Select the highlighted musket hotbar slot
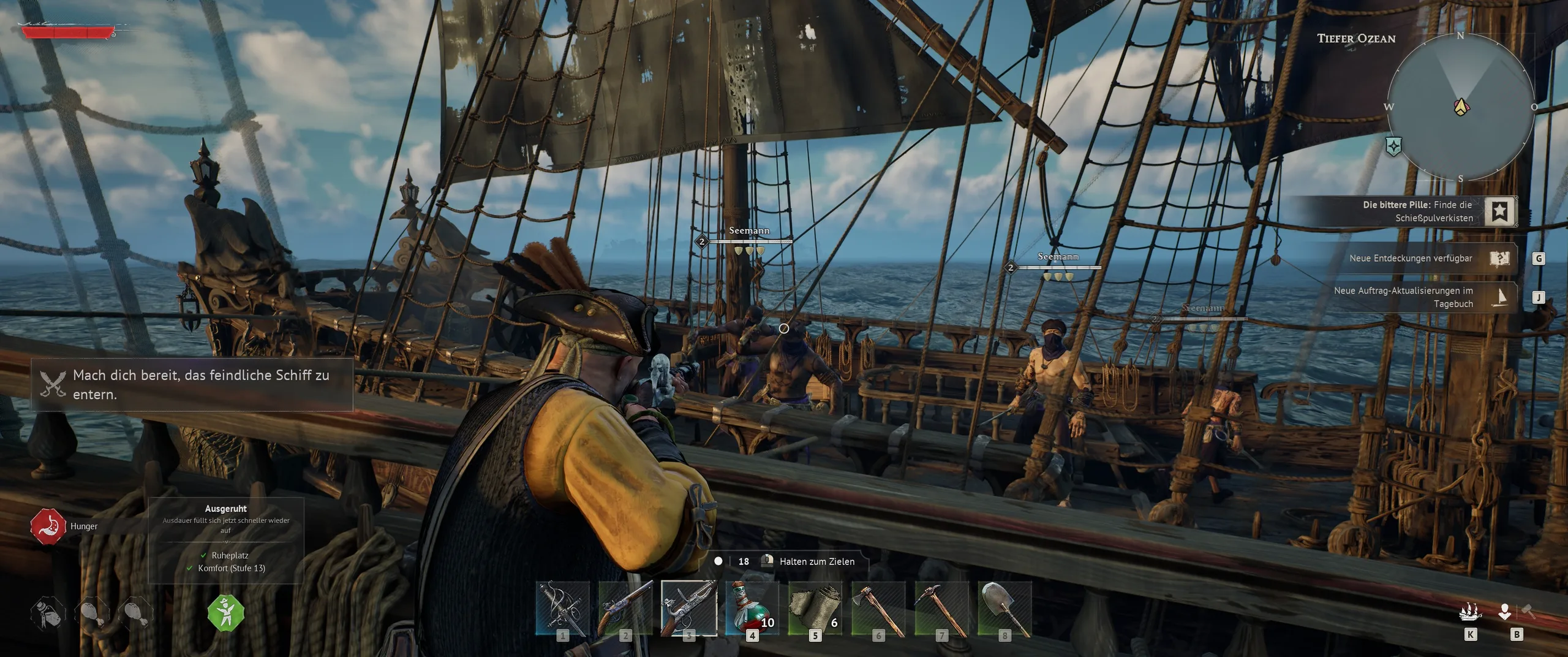 click(x=688, y=608)
